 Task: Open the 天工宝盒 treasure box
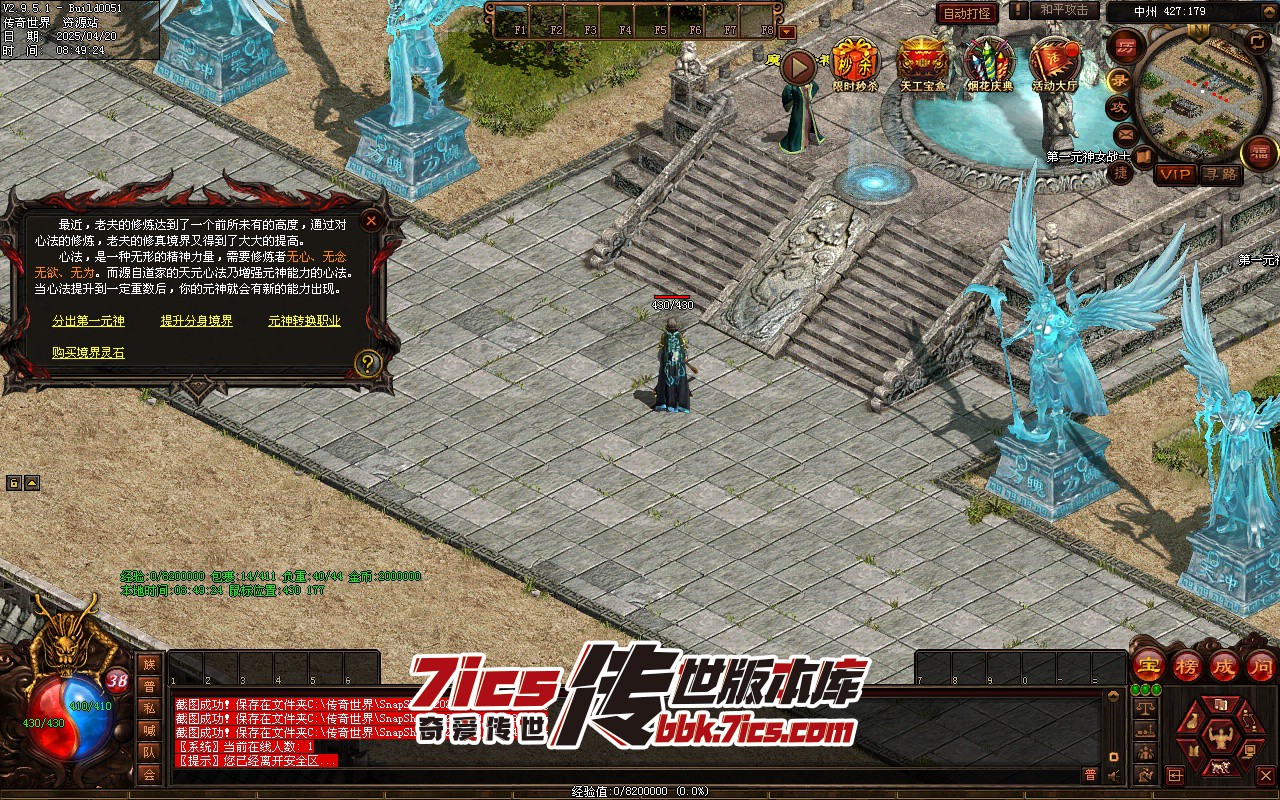point(922,62)
